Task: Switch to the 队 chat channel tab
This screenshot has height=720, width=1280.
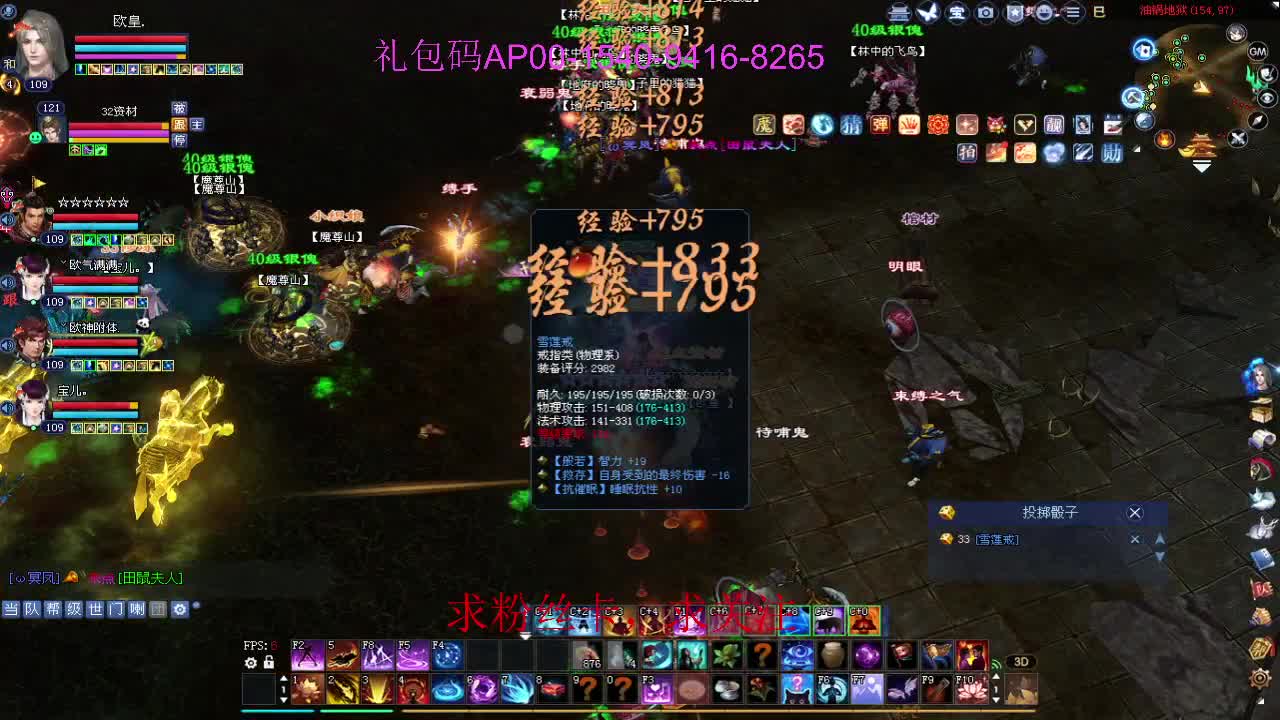Action: click(x=31, y=609)
